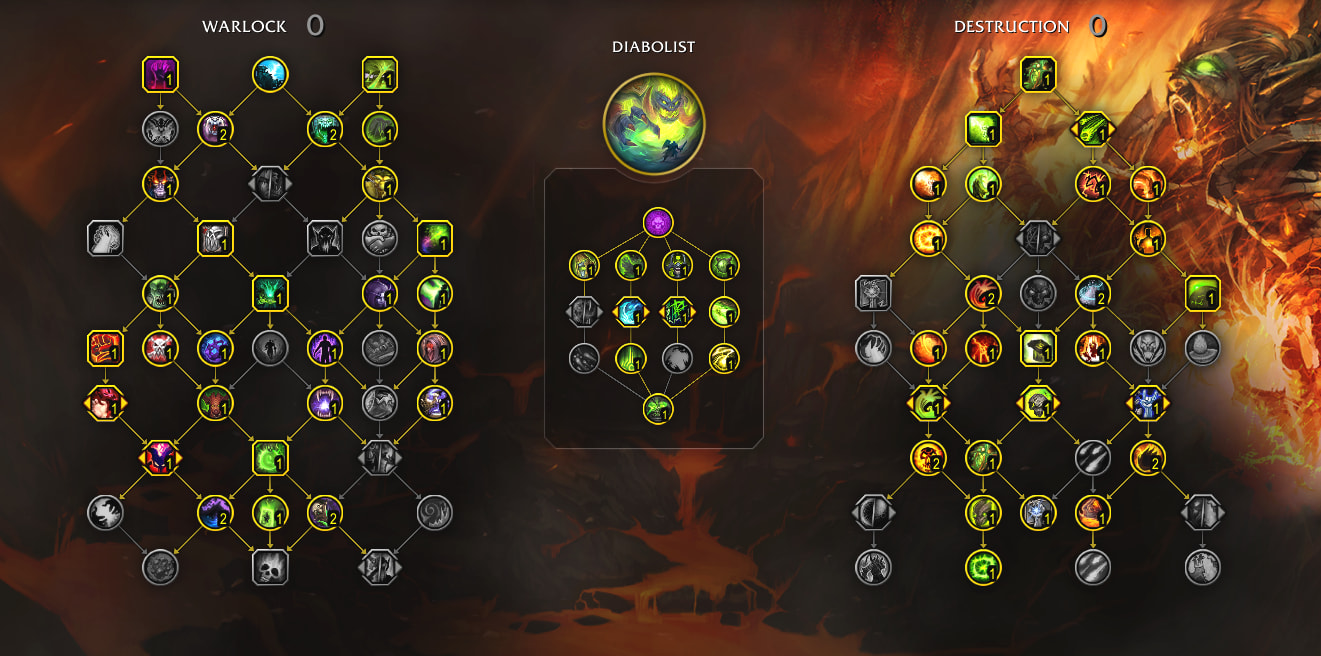This screenshot has height=656, width=1321.
Task: Choose the green swirl talent ending Destruction tree
Action: click(983, 567)
